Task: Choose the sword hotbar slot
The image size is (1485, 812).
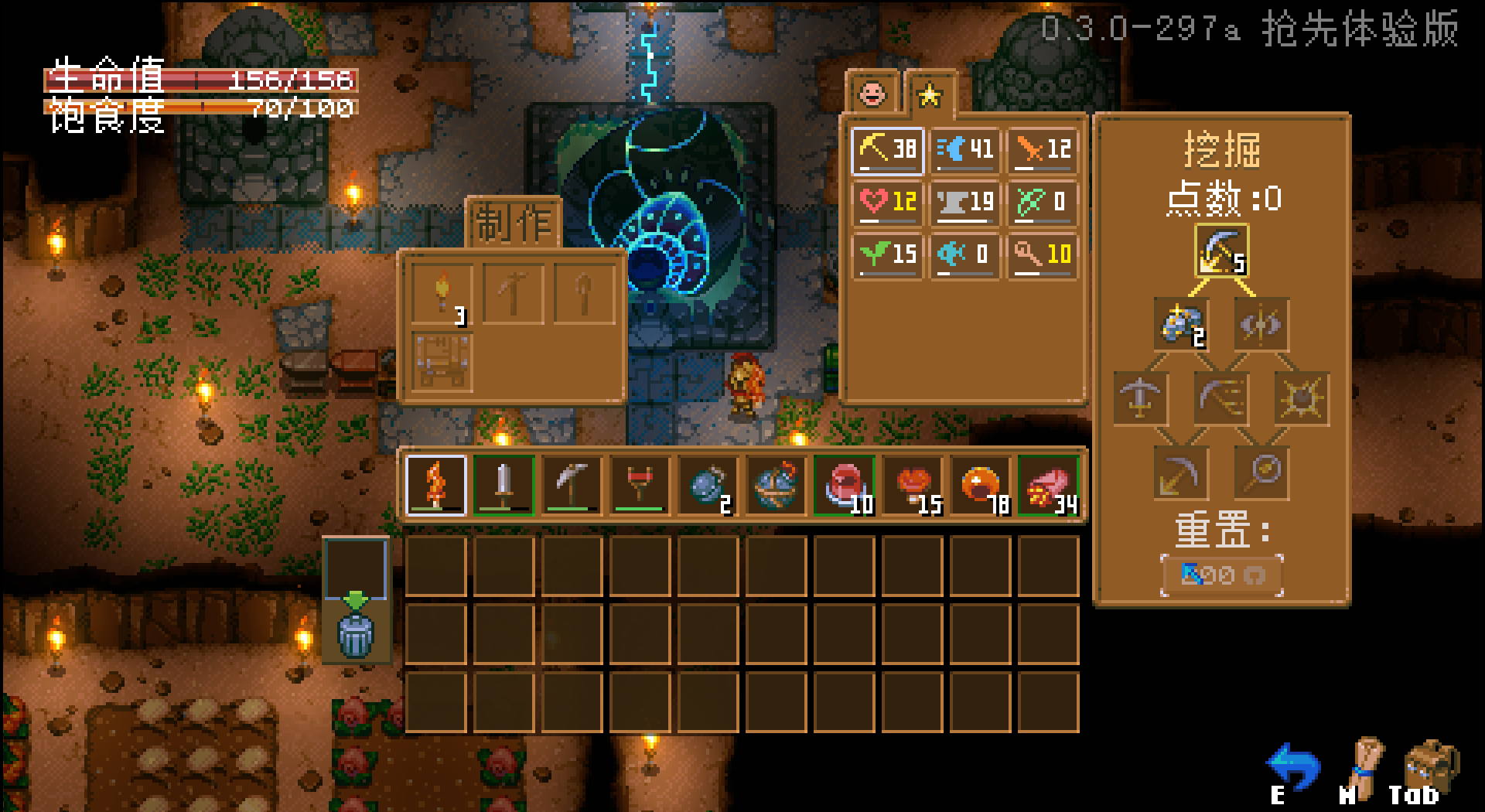Action: pyautogui.click(x=504, y=486)
